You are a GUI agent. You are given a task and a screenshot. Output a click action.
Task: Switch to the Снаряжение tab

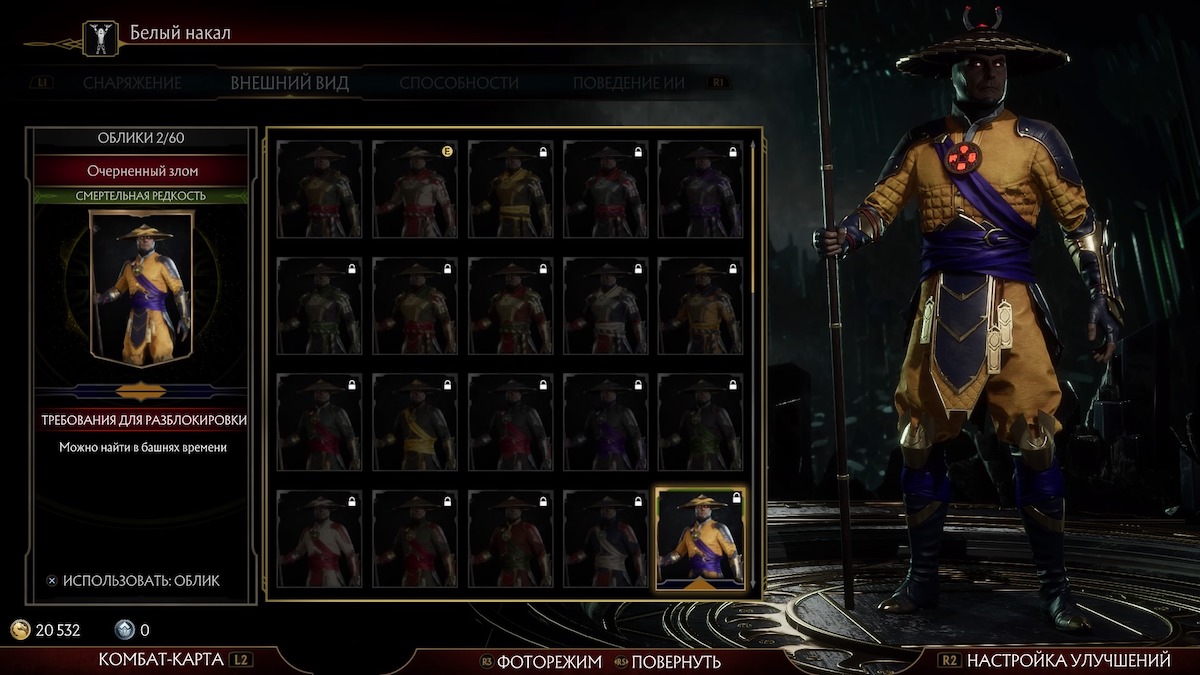tap(132, 83)
